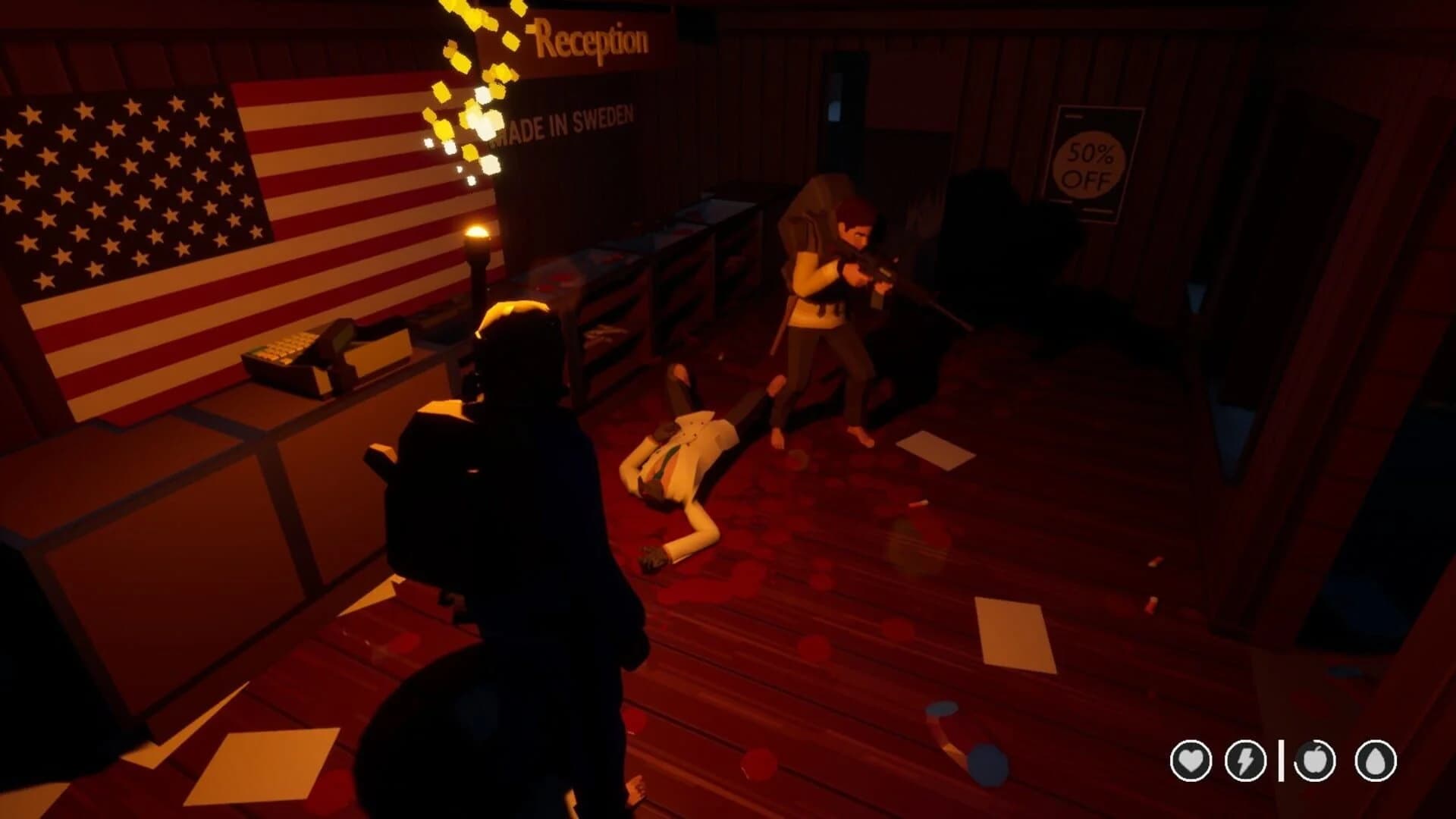Toggle the apple stat indicator

point(1314,761)
